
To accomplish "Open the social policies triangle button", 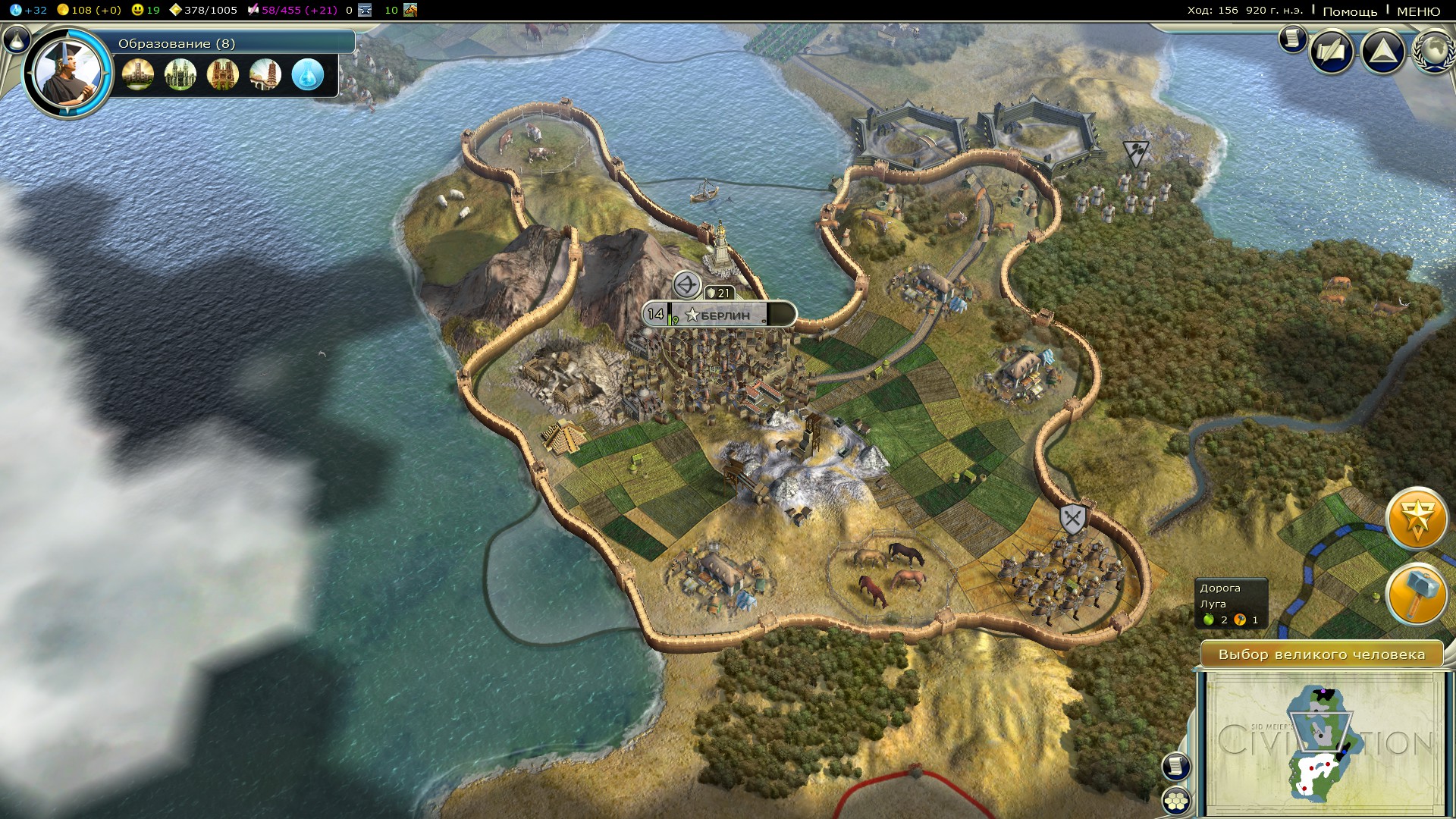I will point(1382,52).
